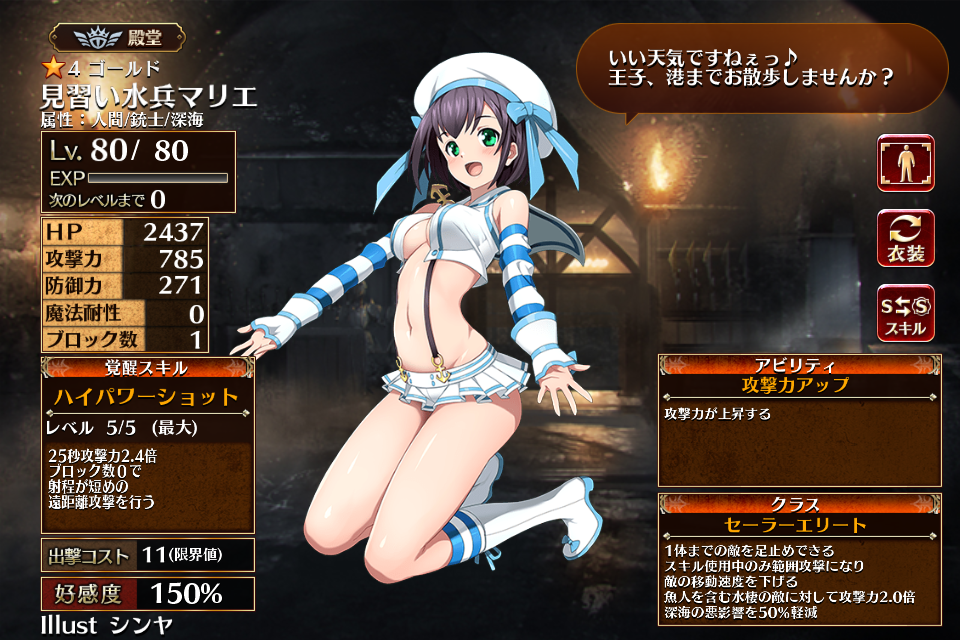Toggle the スキル skill swap button
960x640 pixels.
(905, 313)
